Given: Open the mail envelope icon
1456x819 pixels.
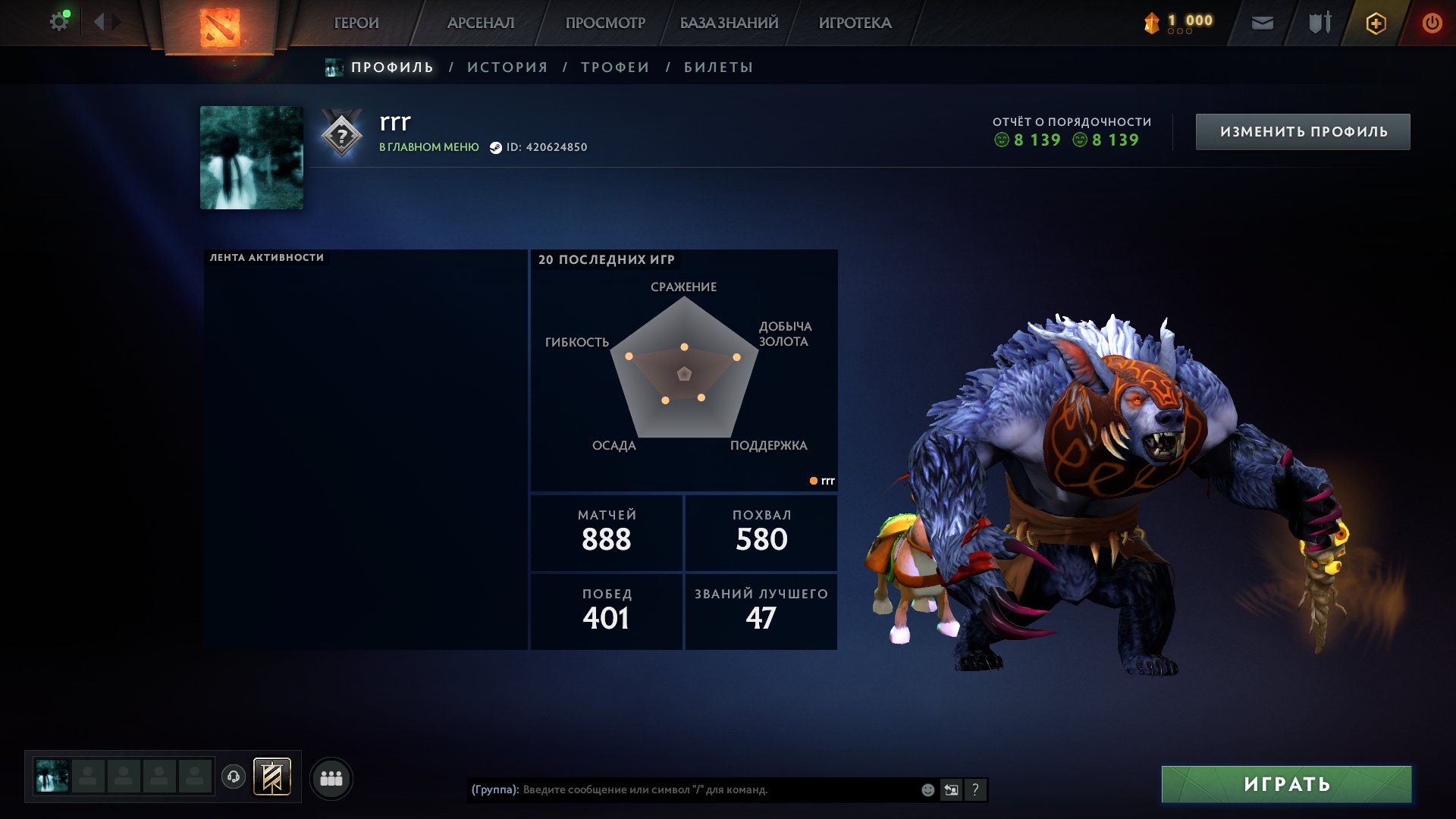Looking at the screenshot, I should click(1263, 24).
